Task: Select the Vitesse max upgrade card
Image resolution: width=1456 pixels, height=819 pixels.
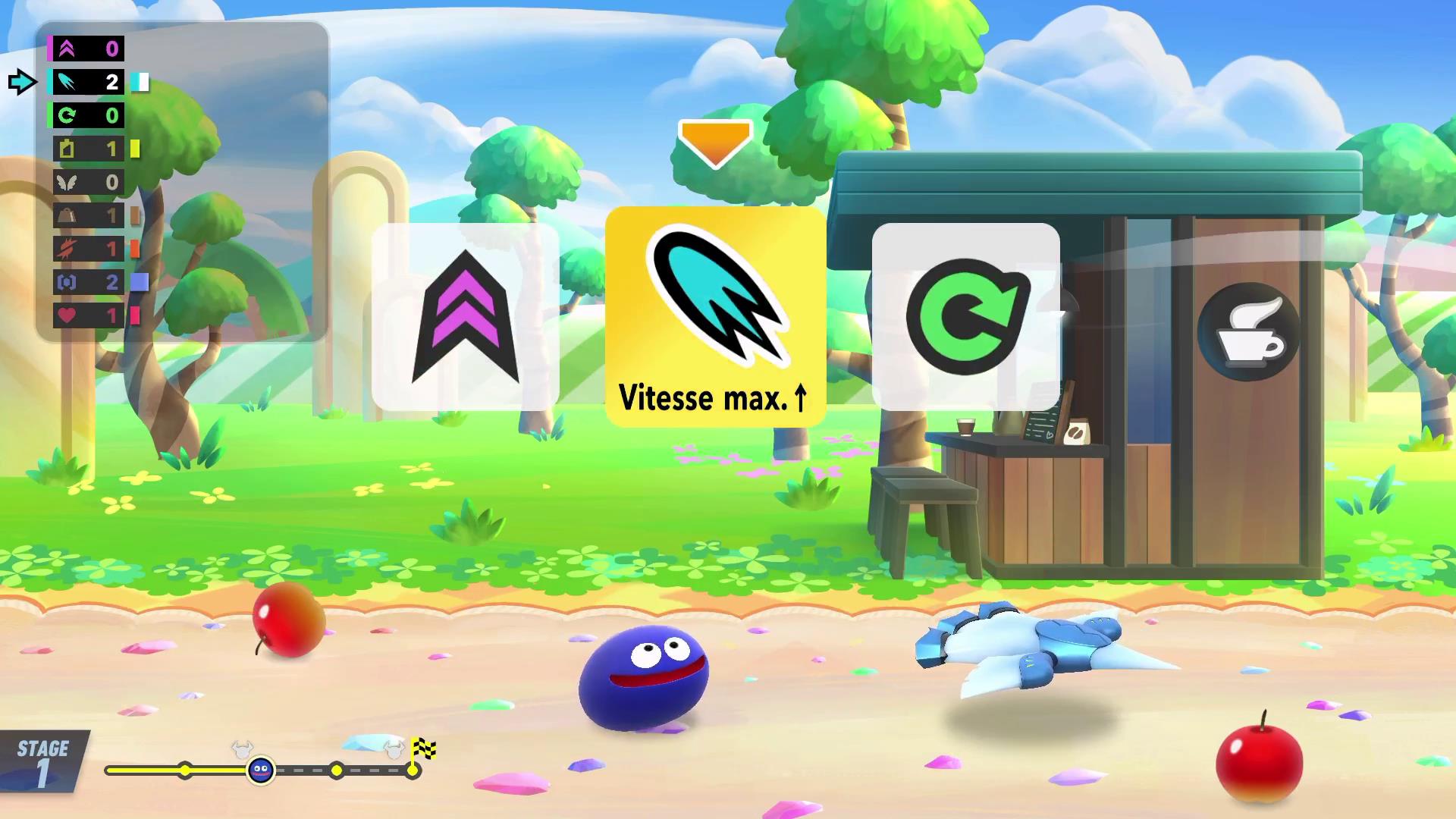Action: [715, 318]
